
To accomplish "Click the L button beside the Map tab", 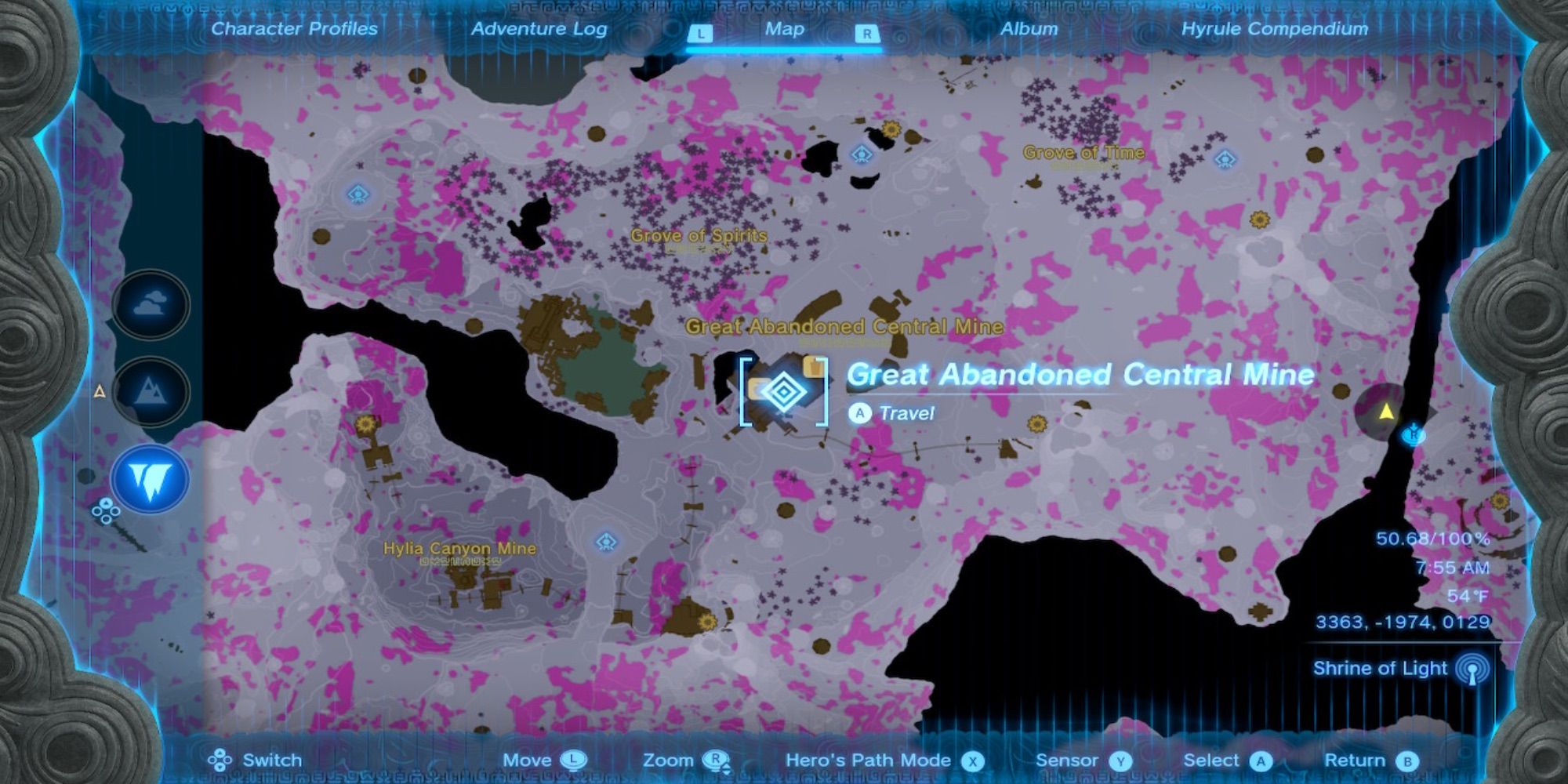I will tap(700, 32).
